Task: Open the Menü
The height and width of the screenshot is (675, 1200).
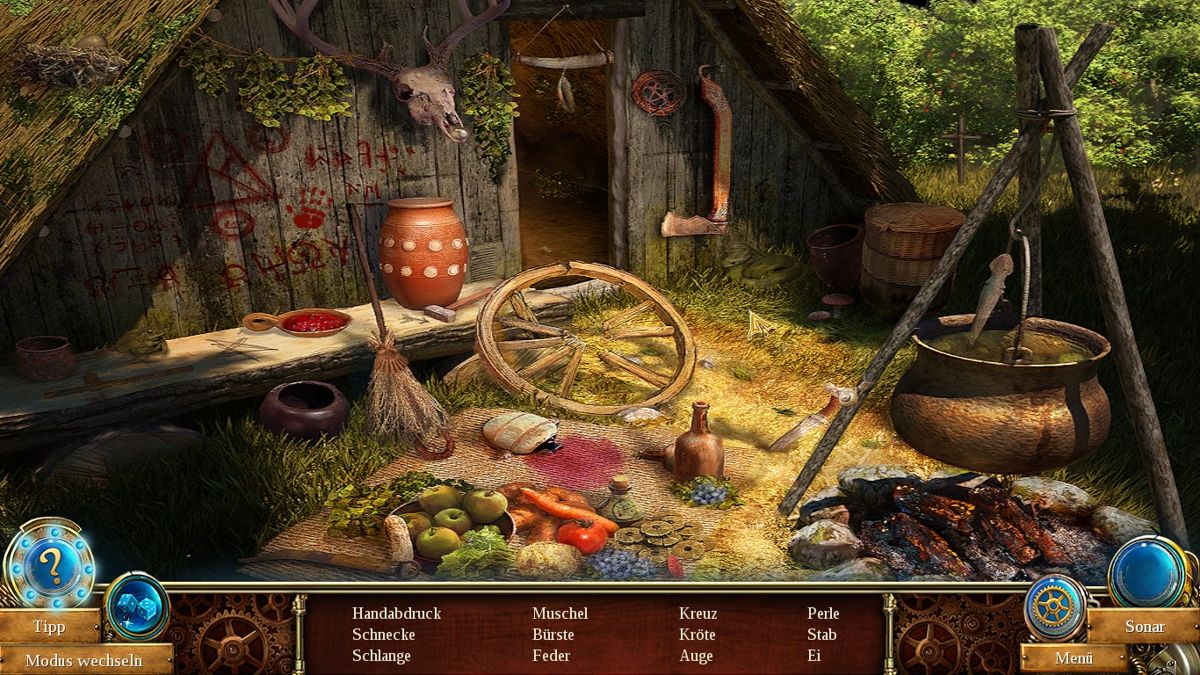Action: [1072, 658]
